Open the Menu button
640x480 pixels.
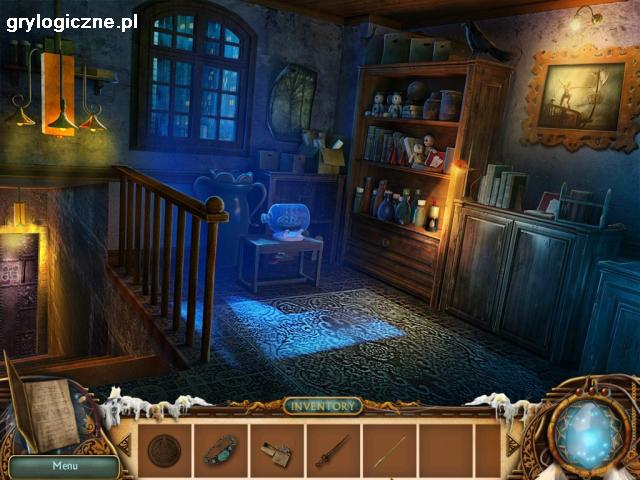[x=64, y=465]
